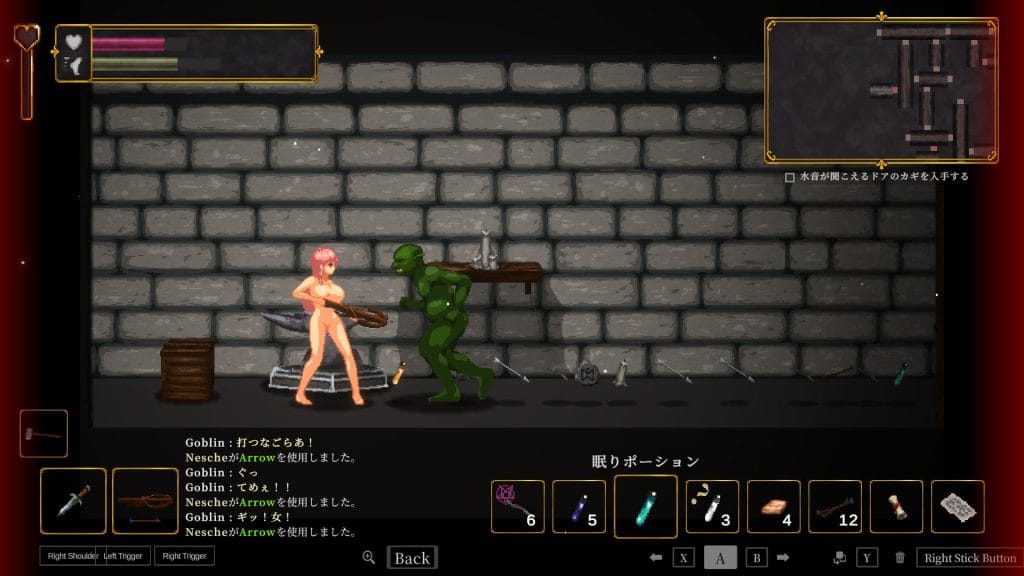This screenshot has width=1024, height=576.
Task: Select the grey stone tablet slot
Action: (x=957, y=507)
